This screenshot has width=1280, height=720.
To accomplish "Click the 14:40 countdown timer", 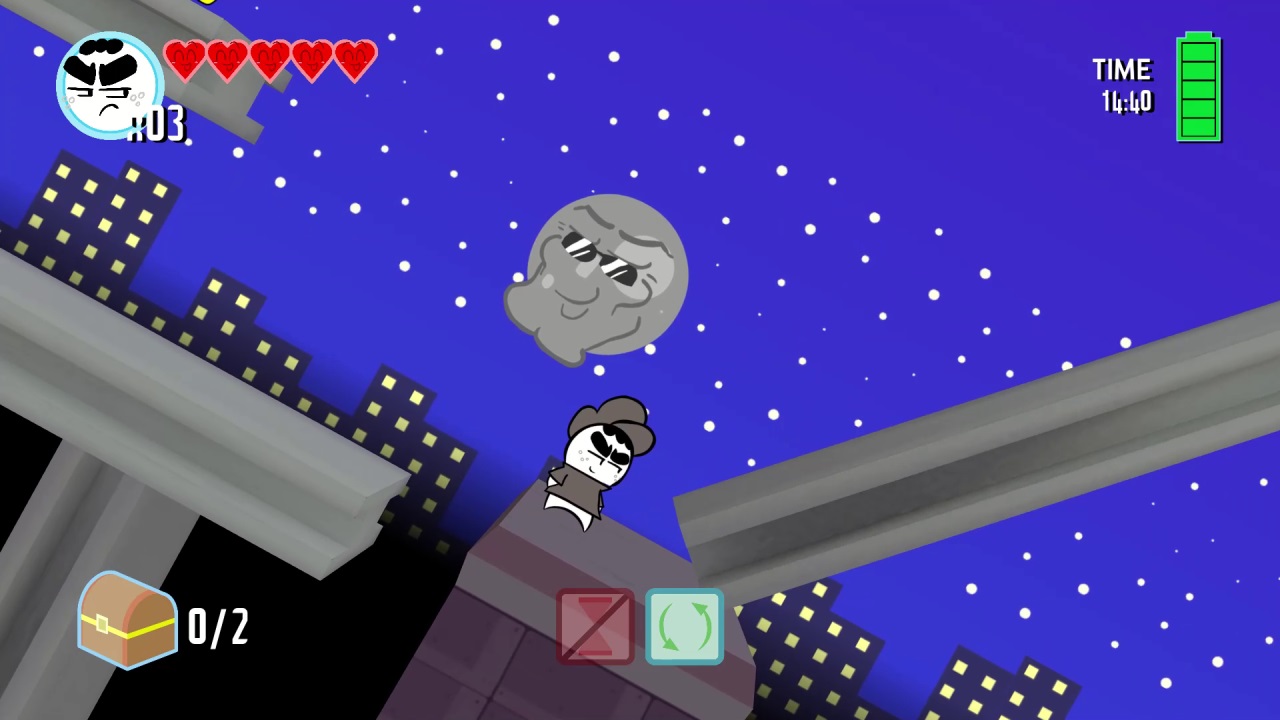I will 1129,100.
